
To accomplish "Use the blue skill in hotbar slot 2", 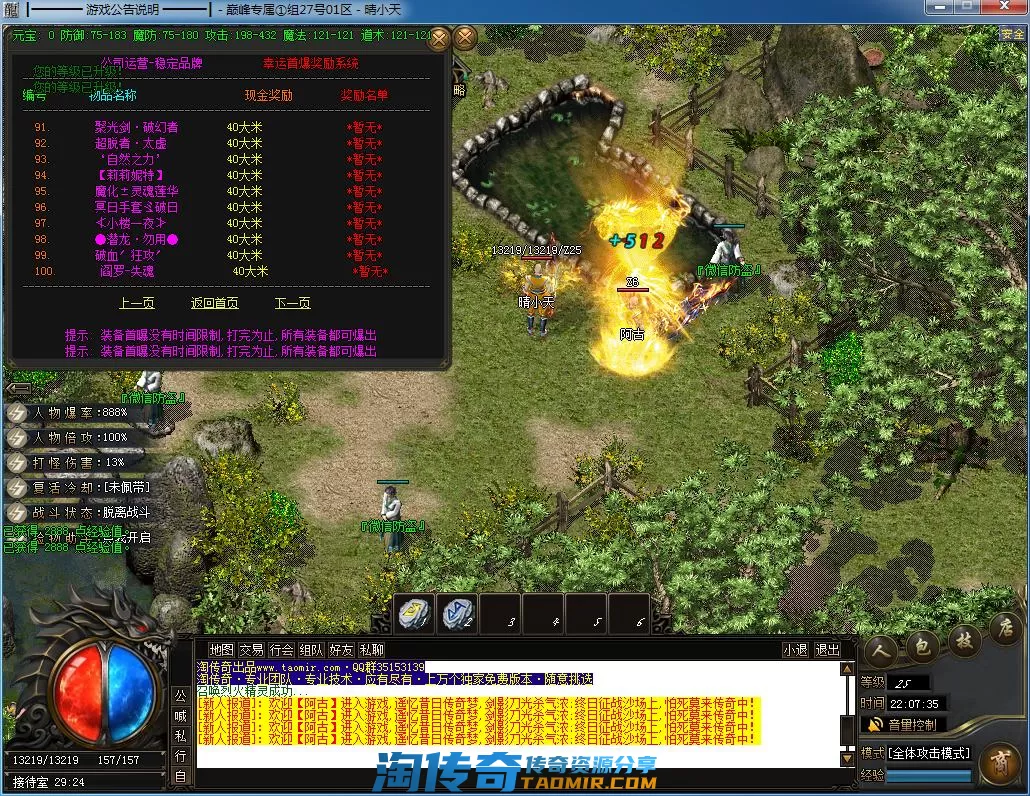I will pos(458,614).
